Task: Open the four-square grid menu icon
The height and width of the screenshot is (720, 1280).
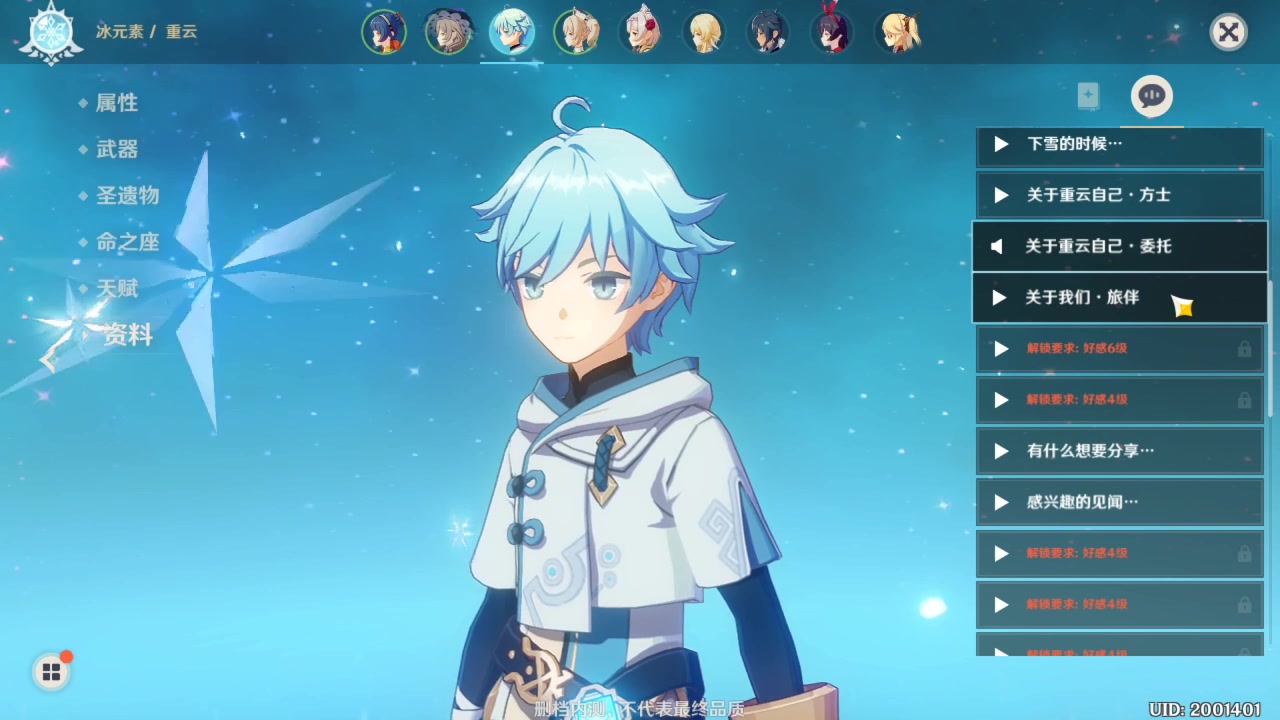Action: [51, 672]
